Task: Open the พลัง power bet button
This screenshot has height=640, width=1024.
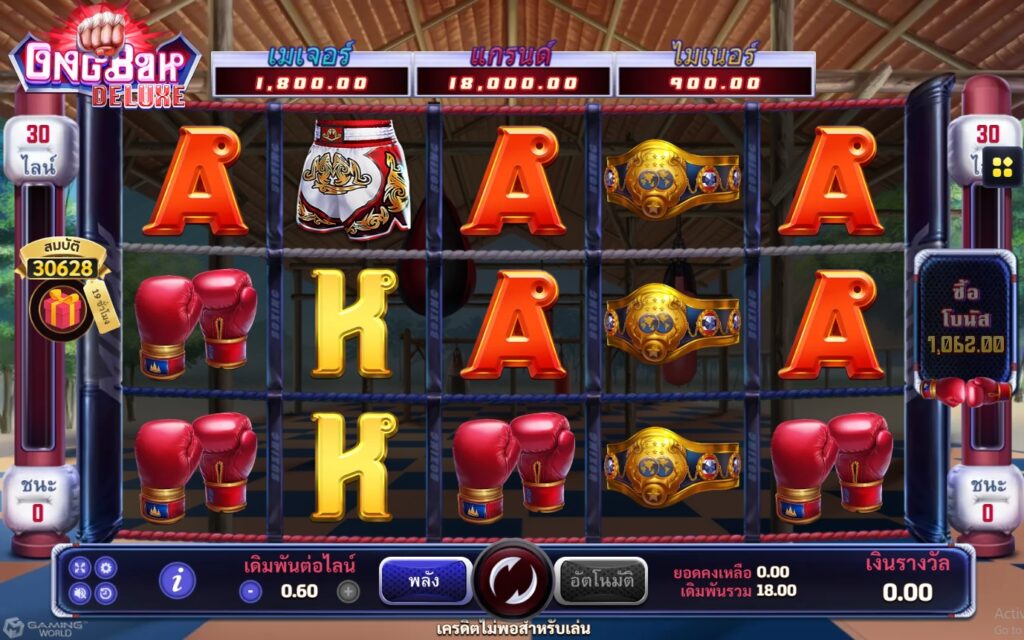Action: click(425, 581)
